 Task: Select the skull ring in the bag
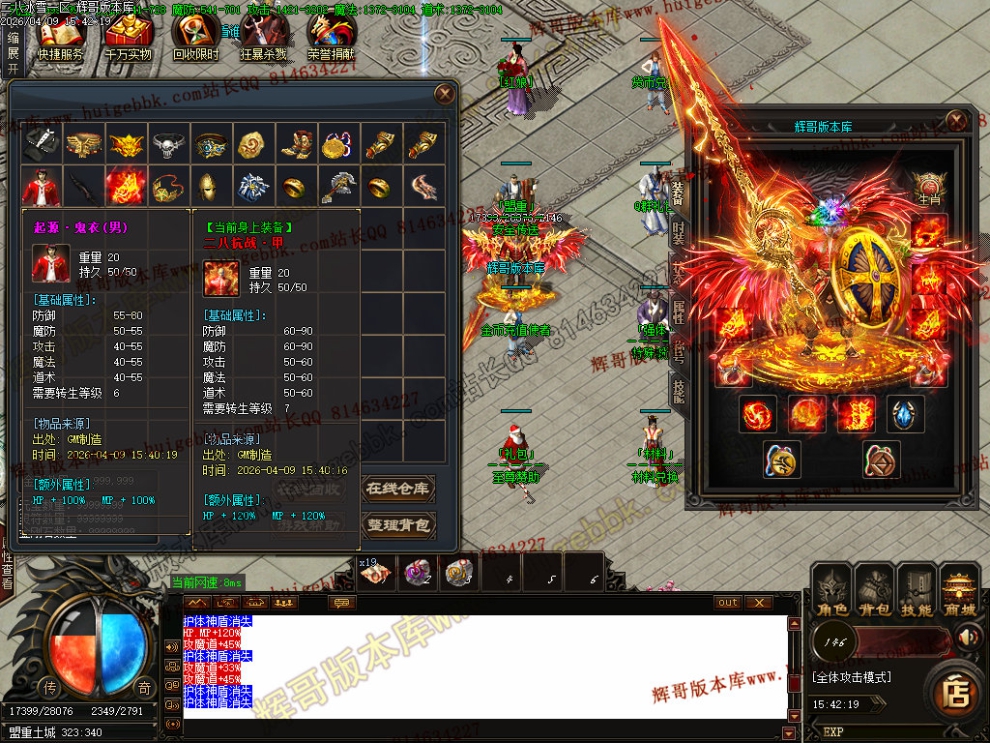[168, 145]
